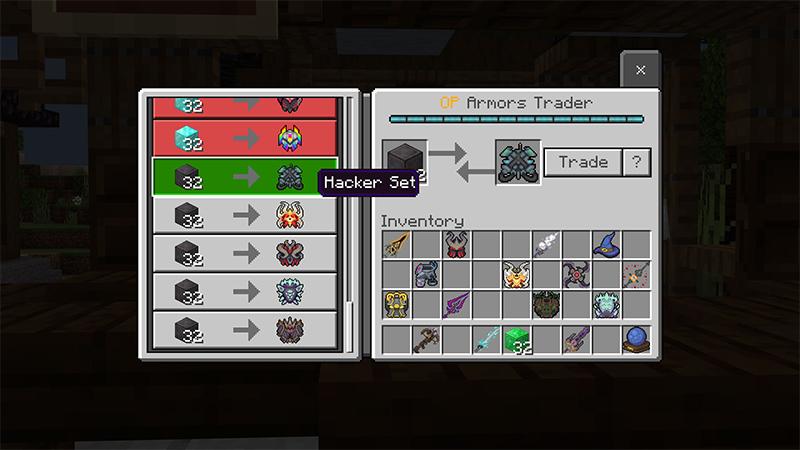Pick the red horned armor item
Screen dimensions: 800x450
coord(456,244)
